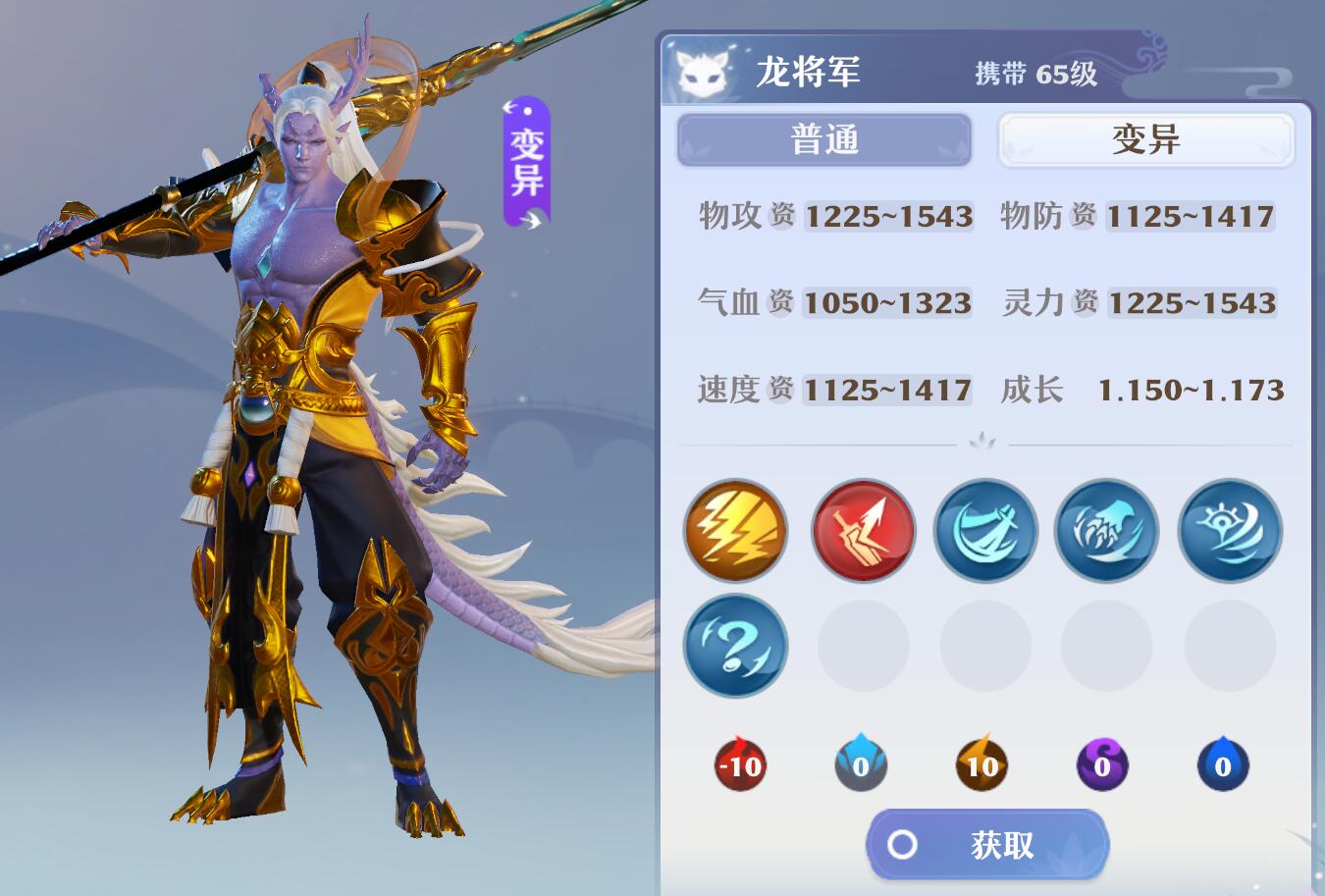Select the golden lightning skill icon
Viewport: 1325px width, 896px height.
coord(735,531)
